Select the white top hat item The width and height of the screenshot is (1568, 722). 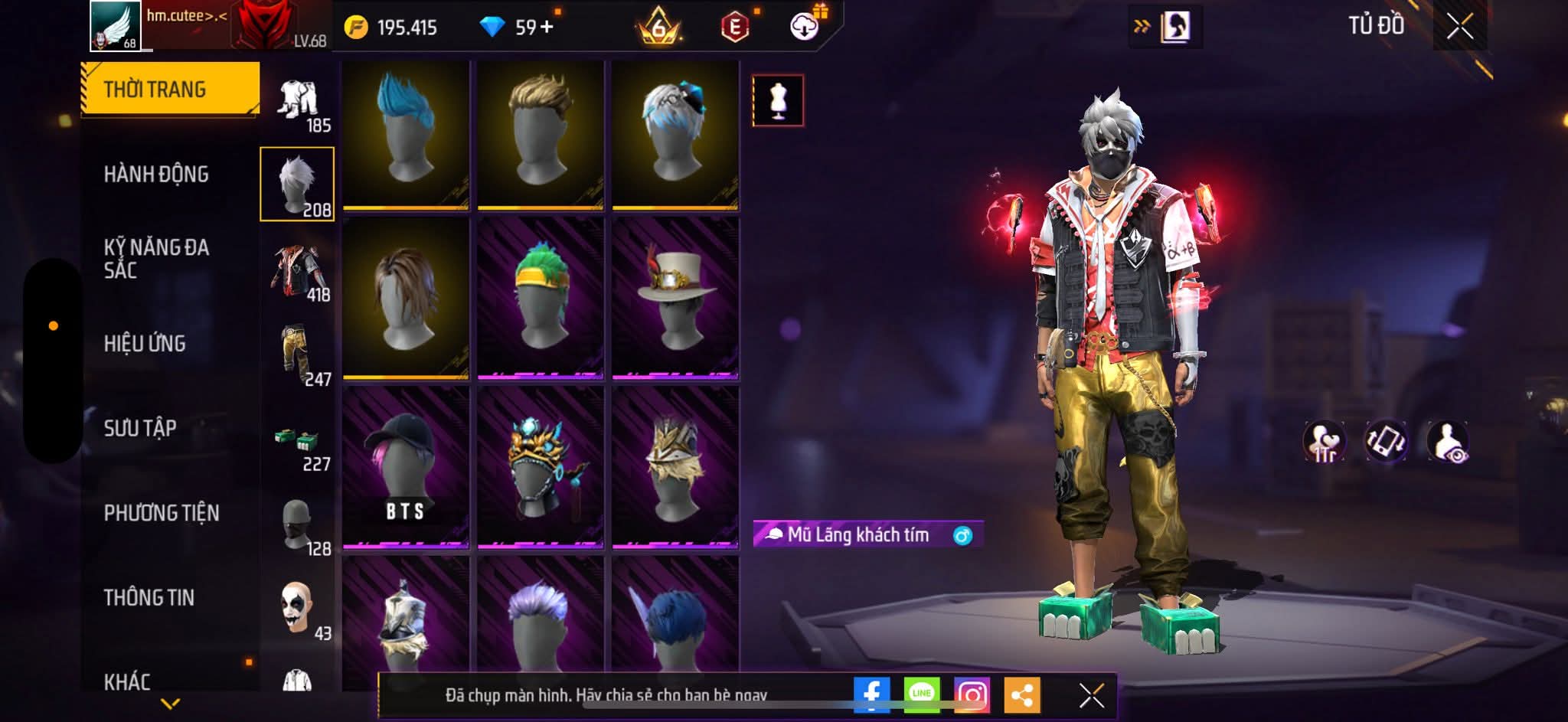coord(675,299)
